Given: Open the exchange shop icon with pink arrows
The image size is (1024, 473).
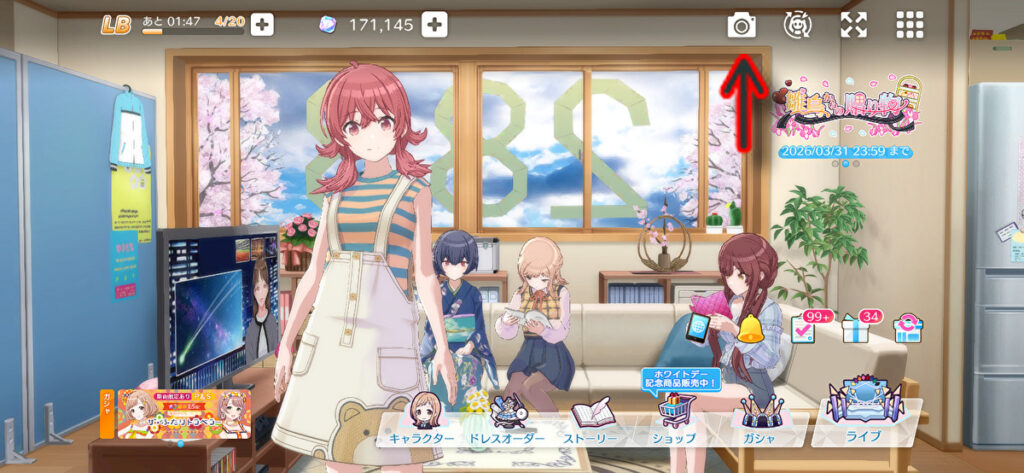Looking at the screenshot, I should point(908,328).
